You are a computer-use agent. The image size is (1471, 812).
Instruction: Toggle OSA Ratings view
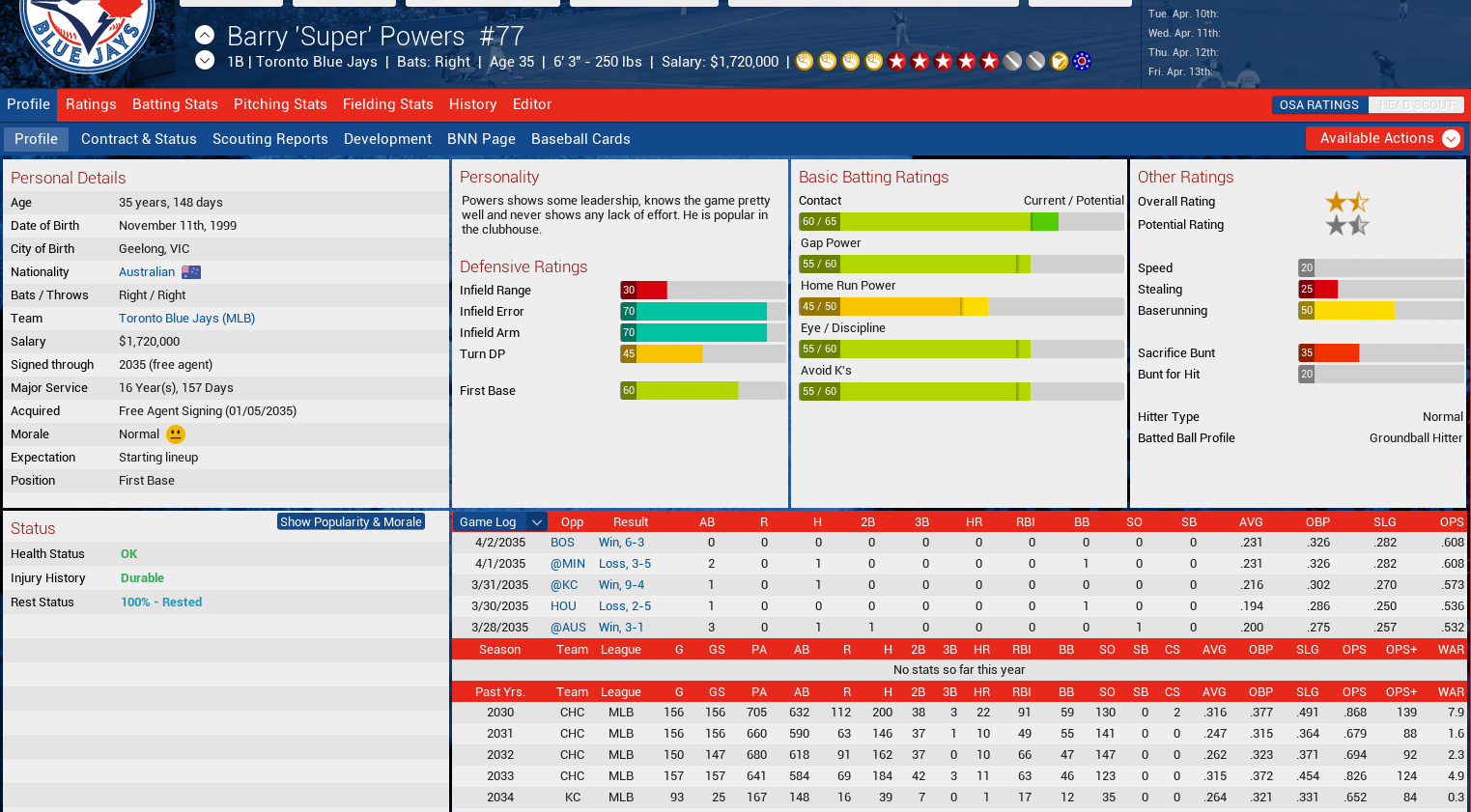coord(1318,105)
